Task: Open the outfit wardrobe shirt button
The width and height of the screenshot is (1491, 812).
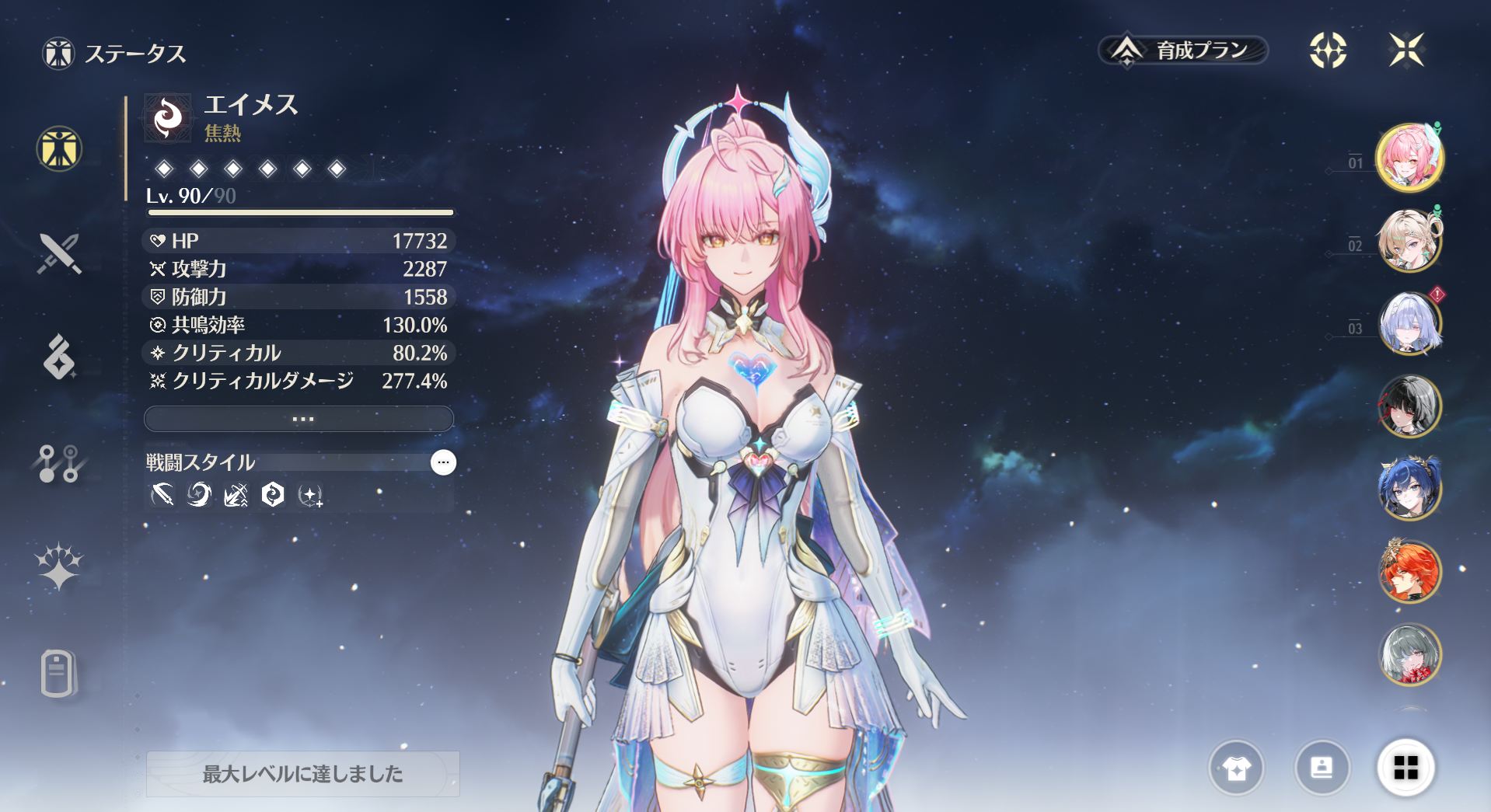Action: (x=1236, y=768)
